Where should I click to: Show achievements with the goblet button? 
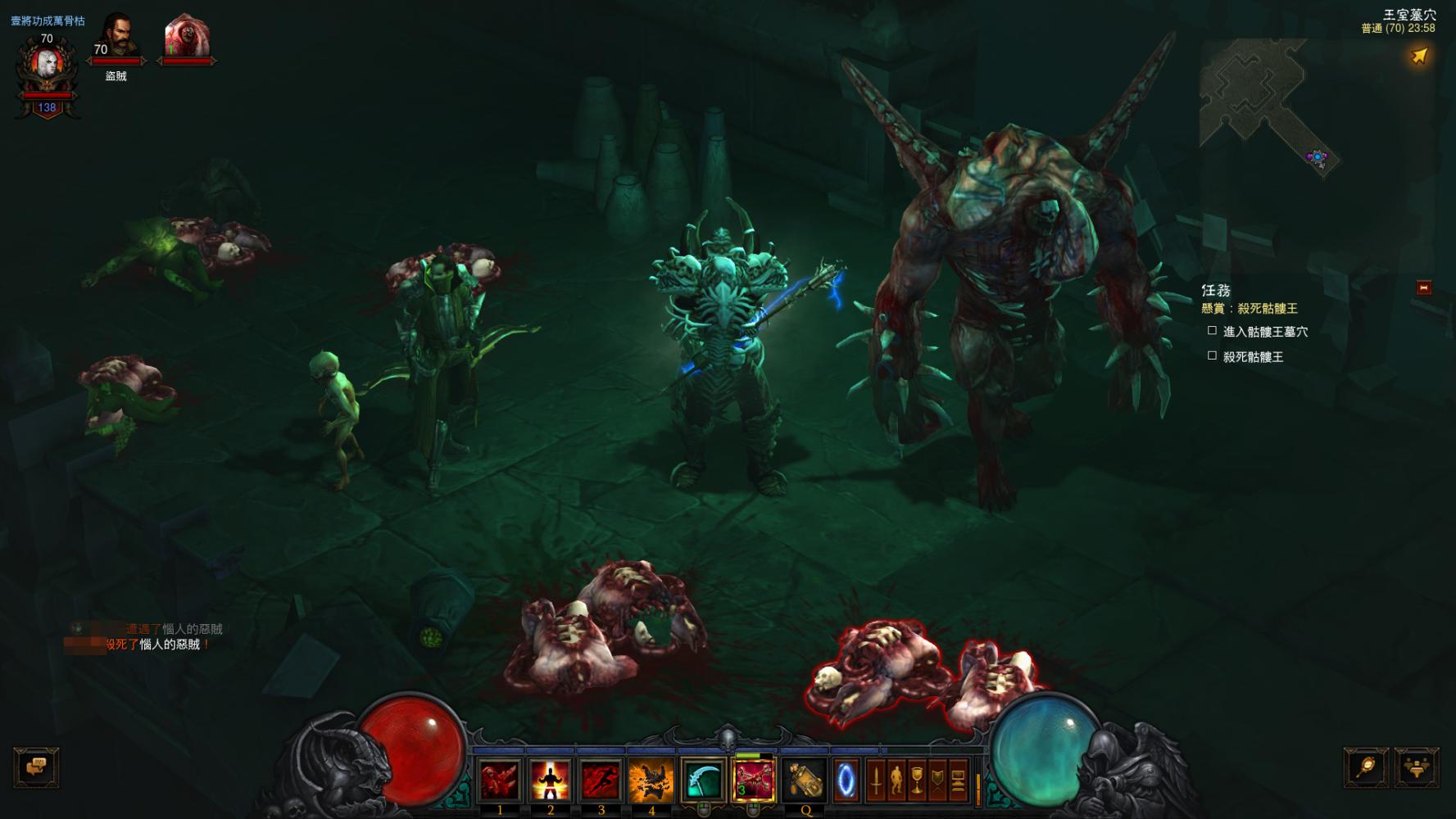(917, 781)
